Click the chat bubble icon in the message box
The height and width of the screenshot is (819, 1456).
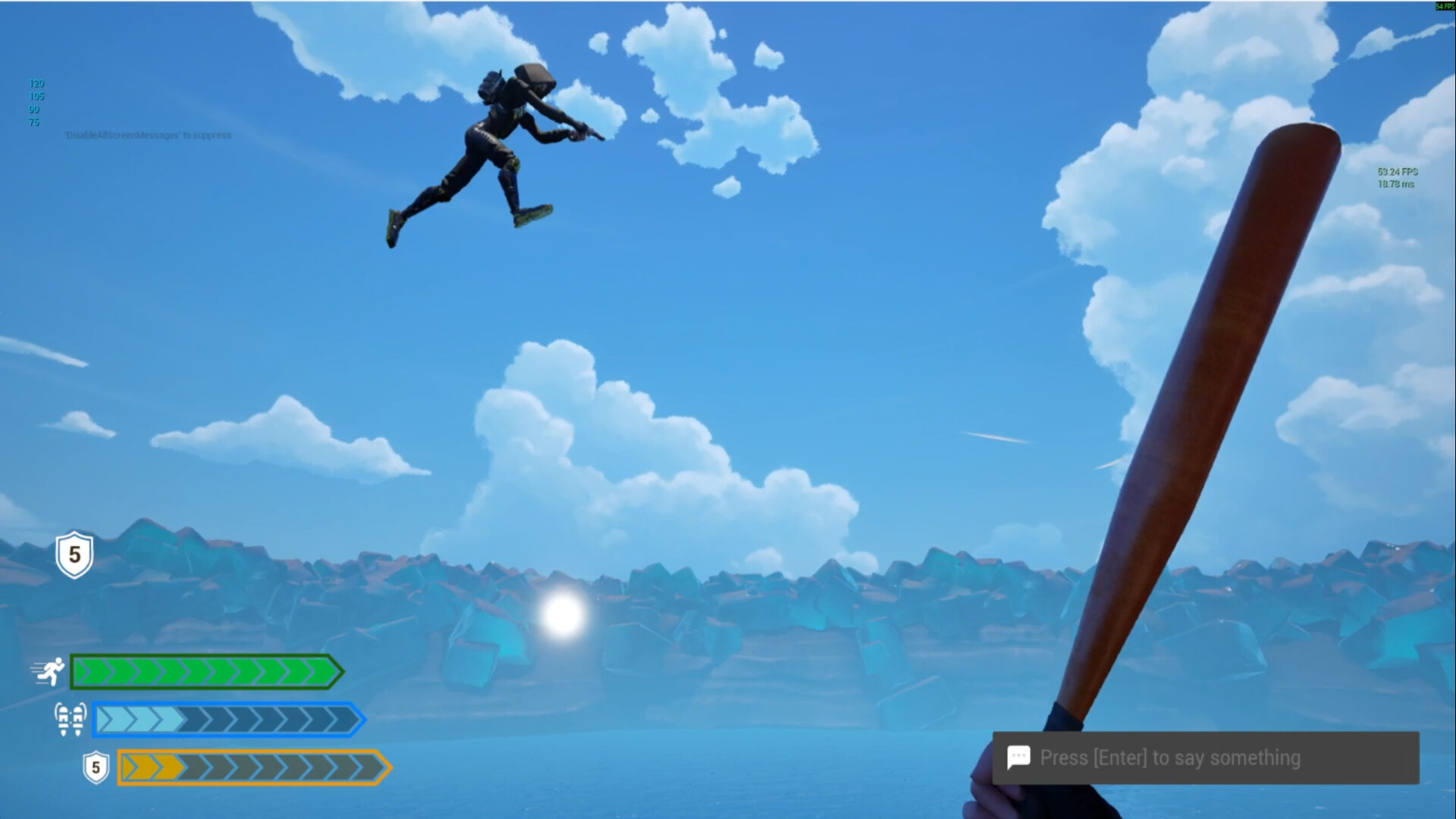click(1018, 757)
